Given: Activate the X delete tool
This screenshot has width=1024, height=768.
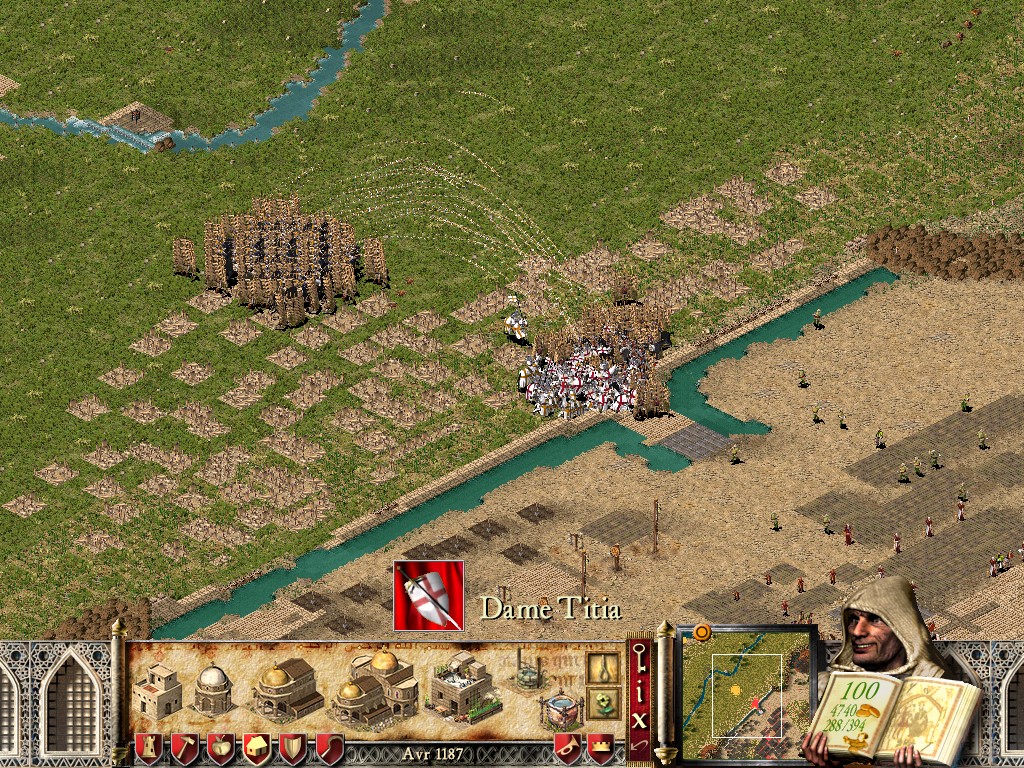Looking at the screenshot, I should tap(640, 718).
